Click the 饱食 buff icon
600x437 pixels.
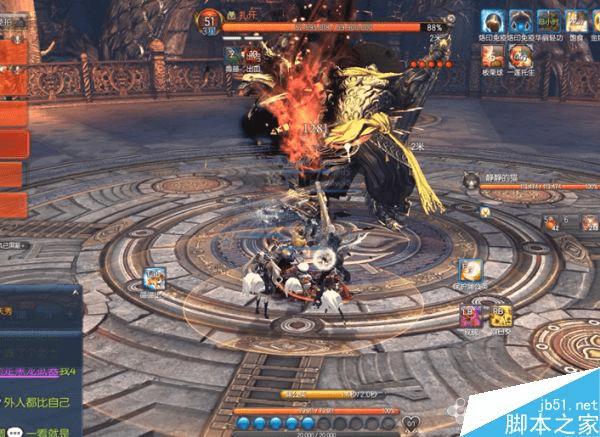[x=575, y=21]
